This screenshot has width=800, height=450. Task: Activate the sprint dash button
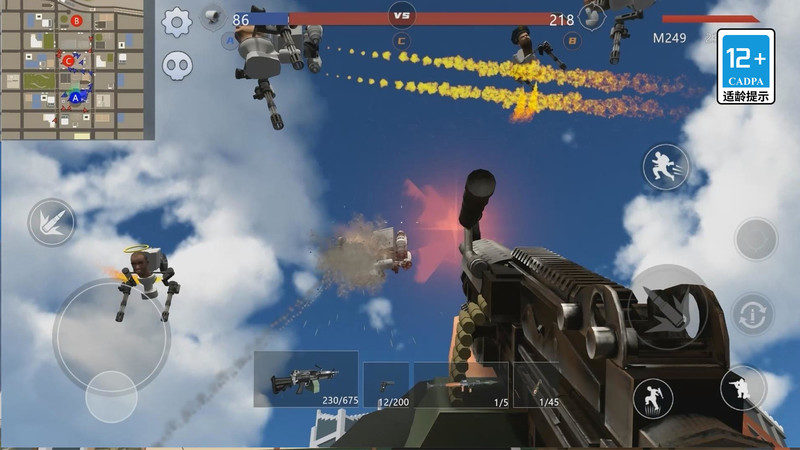(x=663, y=167)
